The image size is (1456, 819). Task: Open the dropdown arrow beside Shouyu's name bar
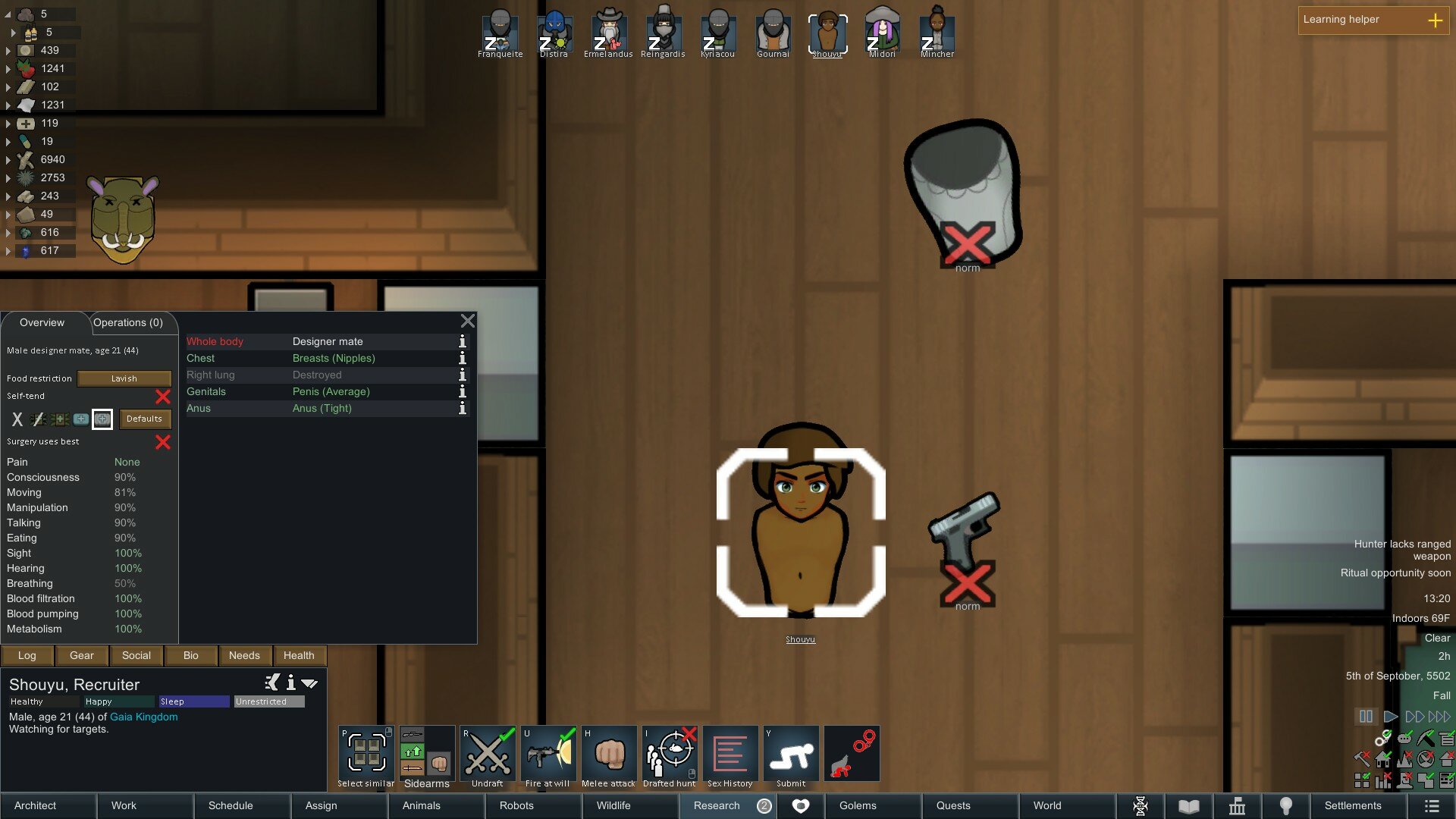(309, 682)
